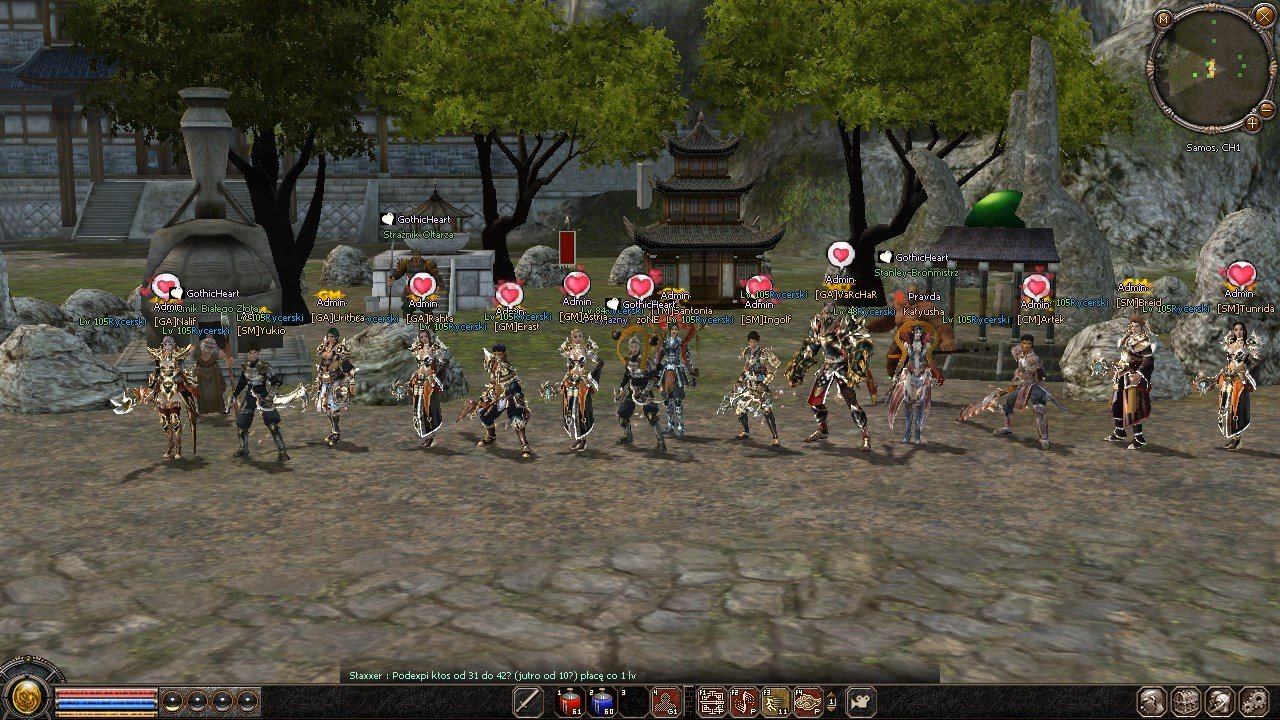Viewport: 1280px width, 720px height.
Task: Use the red health potion slot
Action: tap(570, 702)
